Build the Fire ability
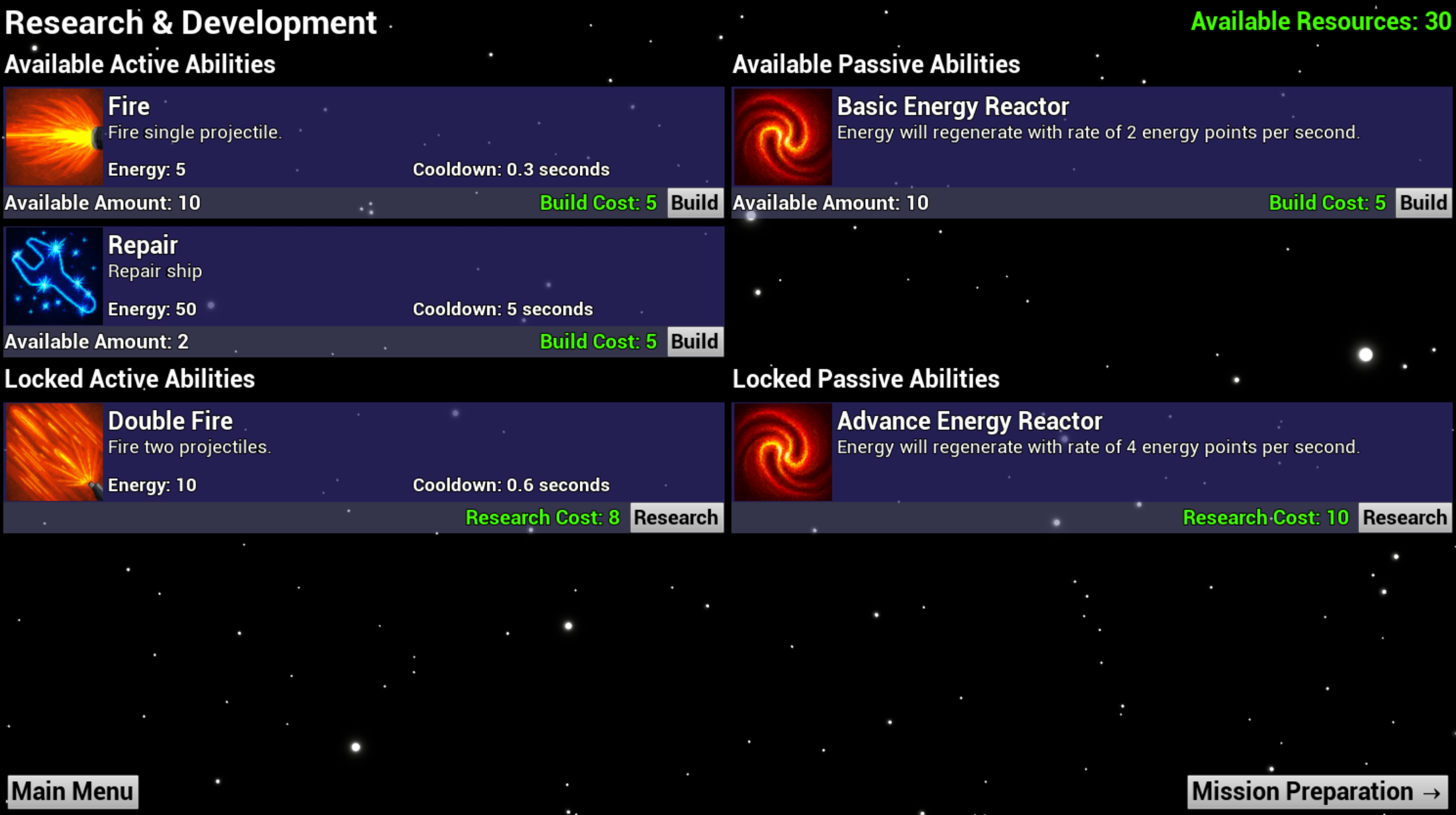This screenshot has height=815, width=1456. coord(694,202)
